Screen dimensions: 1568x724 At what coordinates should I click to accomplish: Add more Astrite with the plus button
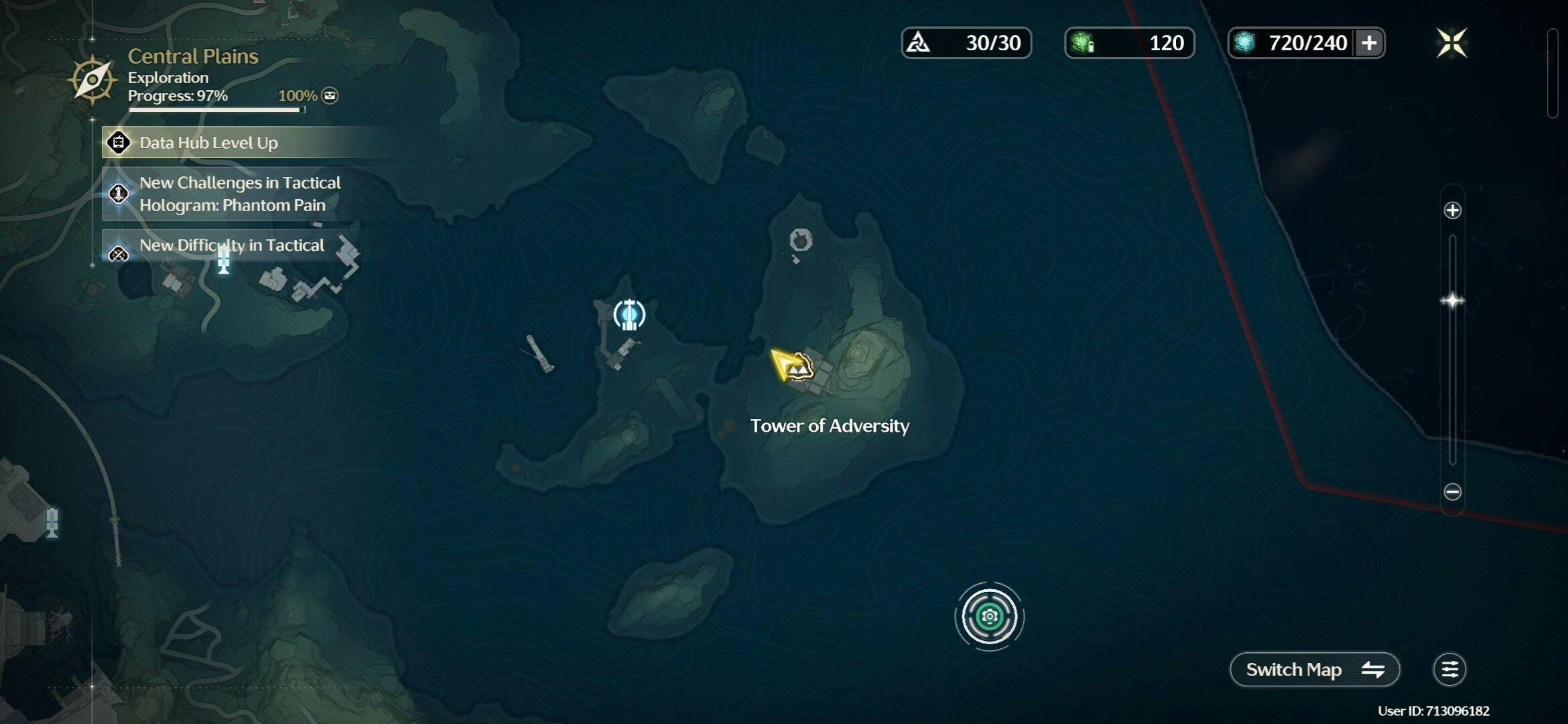pyautogui.click(x=1369, y=43)
